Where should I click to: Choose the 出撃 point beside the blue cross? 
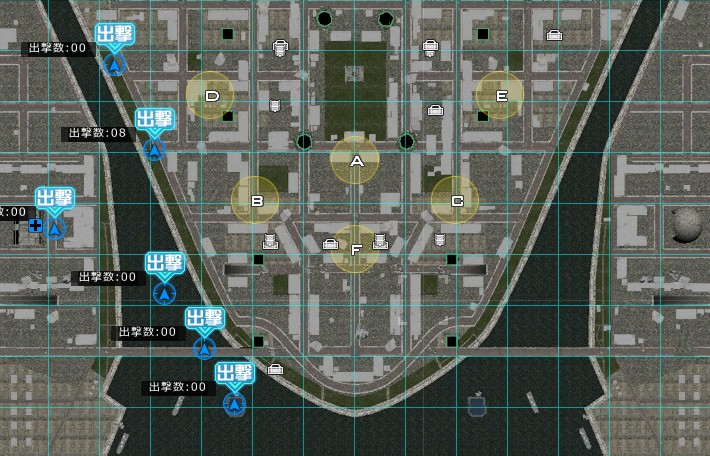point(55,228)
